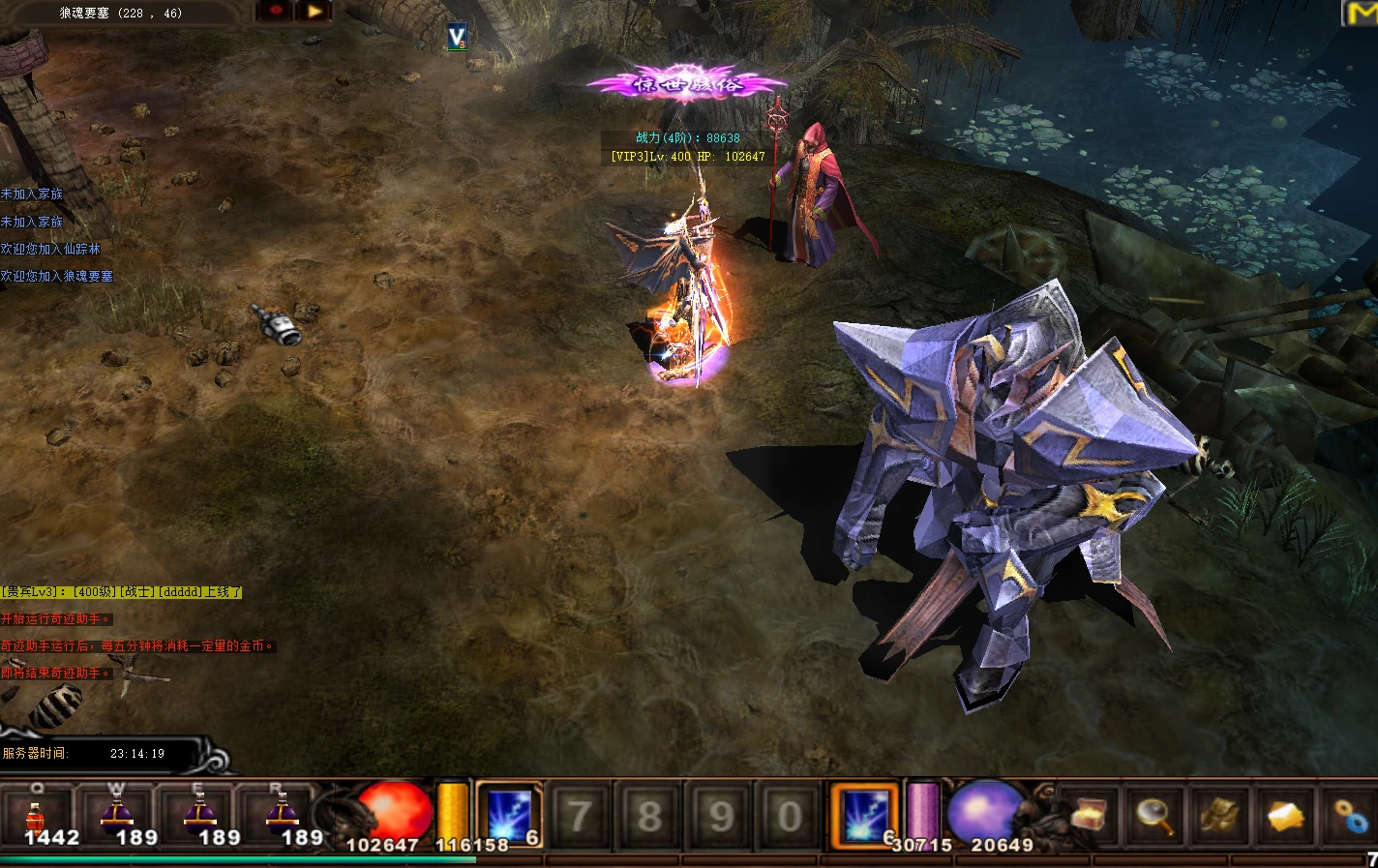Click the gold and blue rings icon

[1351, 817]
